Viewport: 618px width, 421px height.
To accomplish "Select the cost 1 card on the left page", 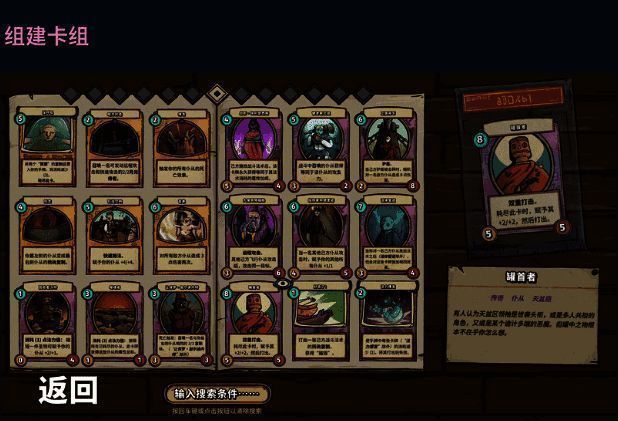I will (48, 323).
